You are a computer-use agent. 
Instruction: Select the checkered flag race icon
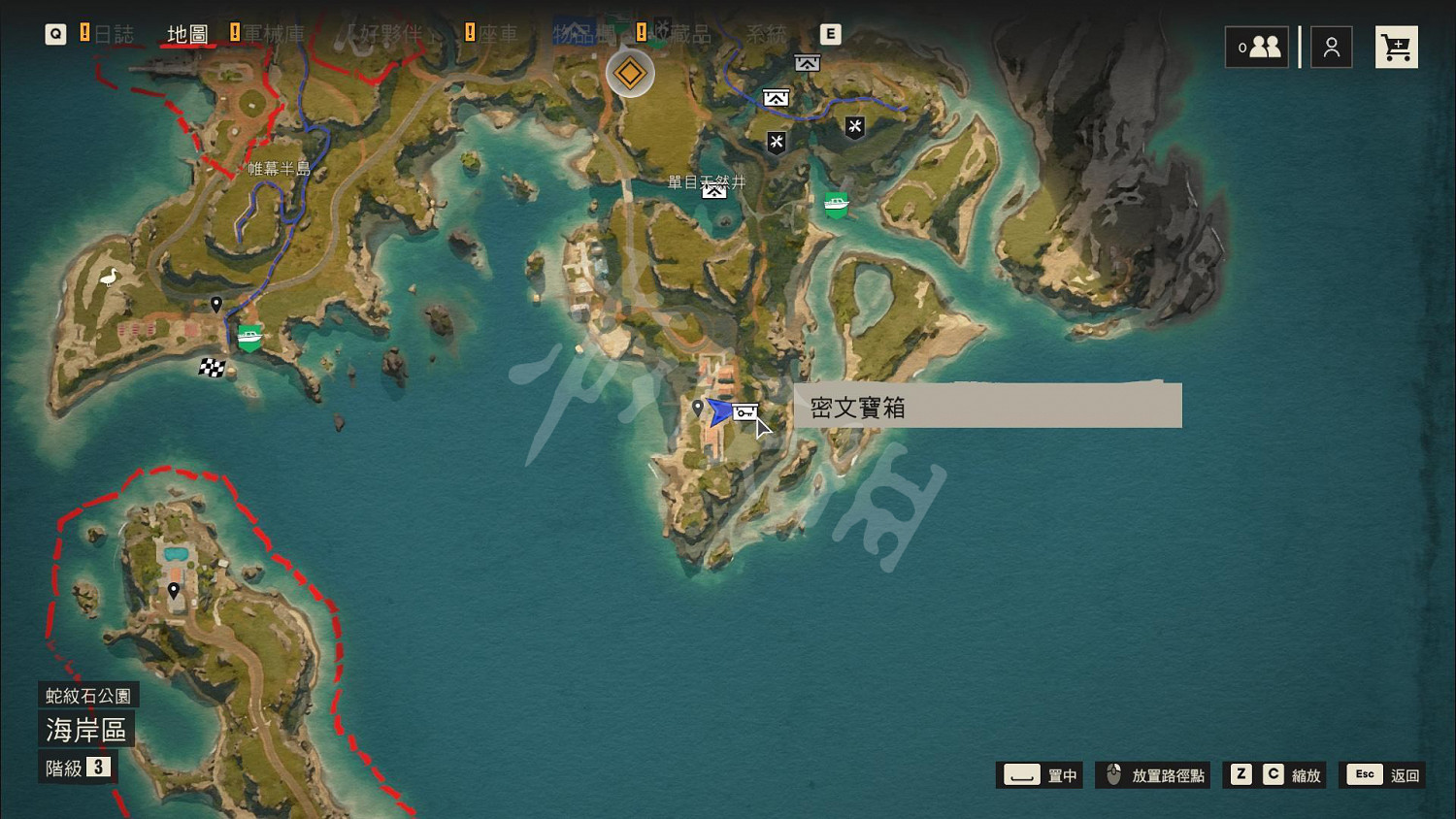pos(212,368)
